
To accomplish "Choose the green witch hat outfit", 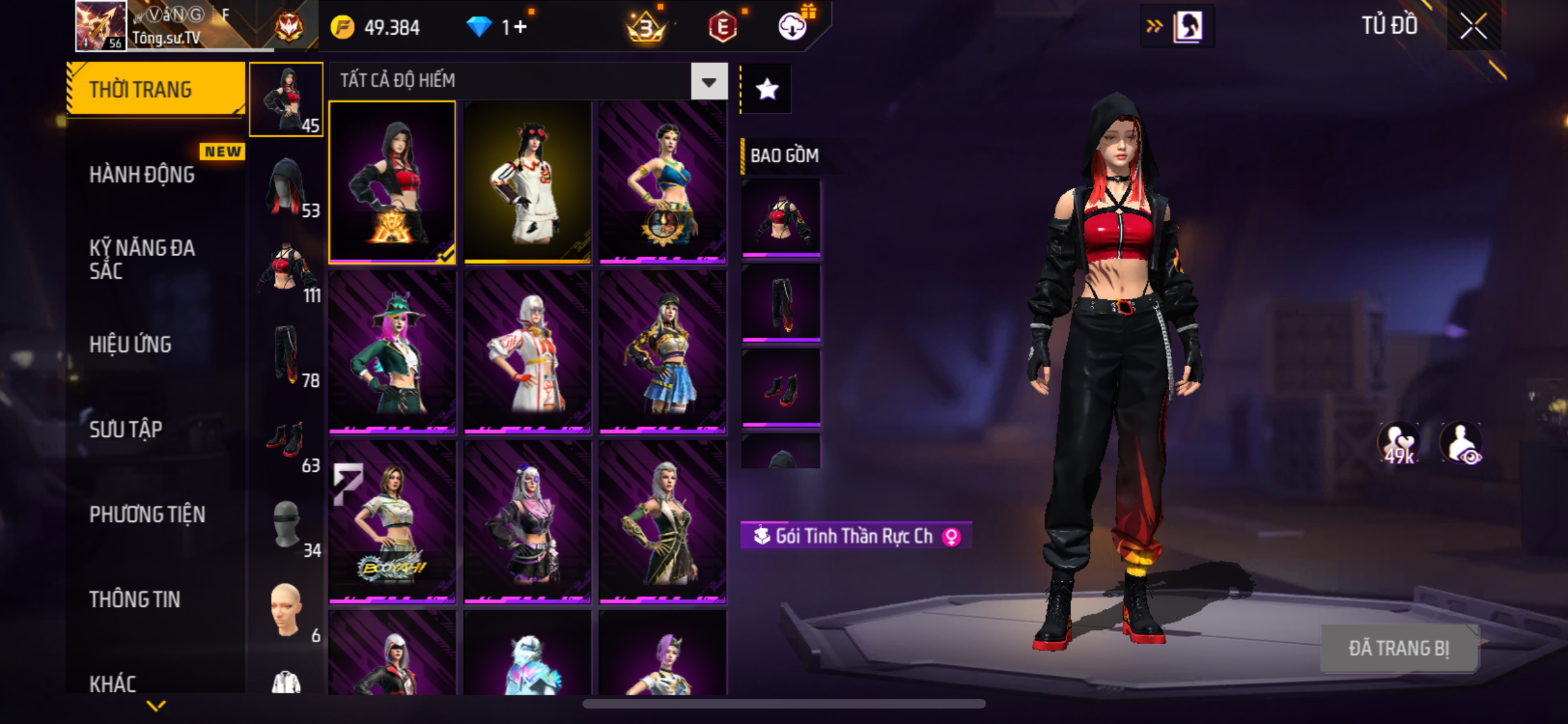I will (392, 351).
